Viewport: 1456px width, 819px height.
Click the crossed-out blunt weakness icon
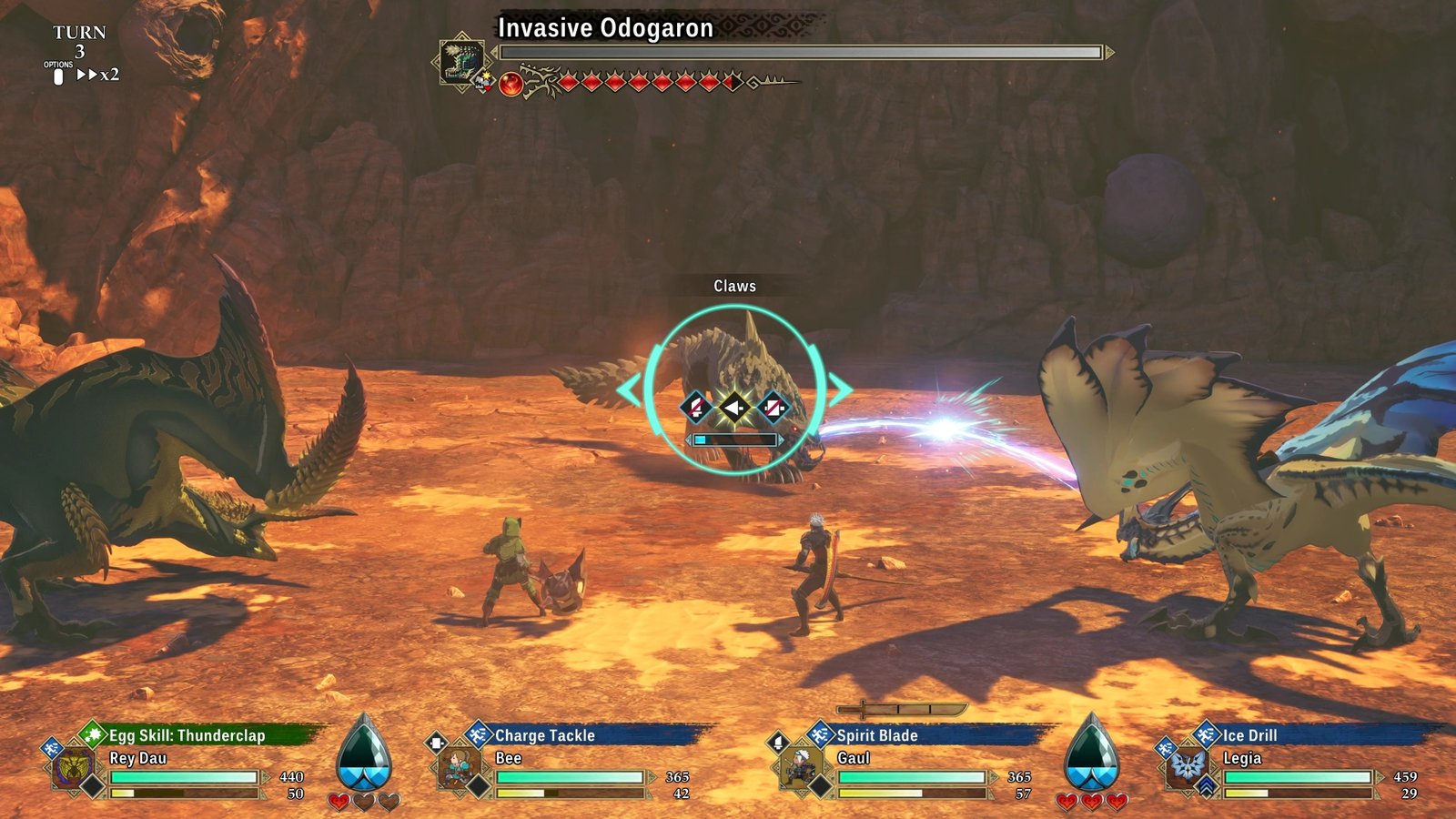click(771, 408)
